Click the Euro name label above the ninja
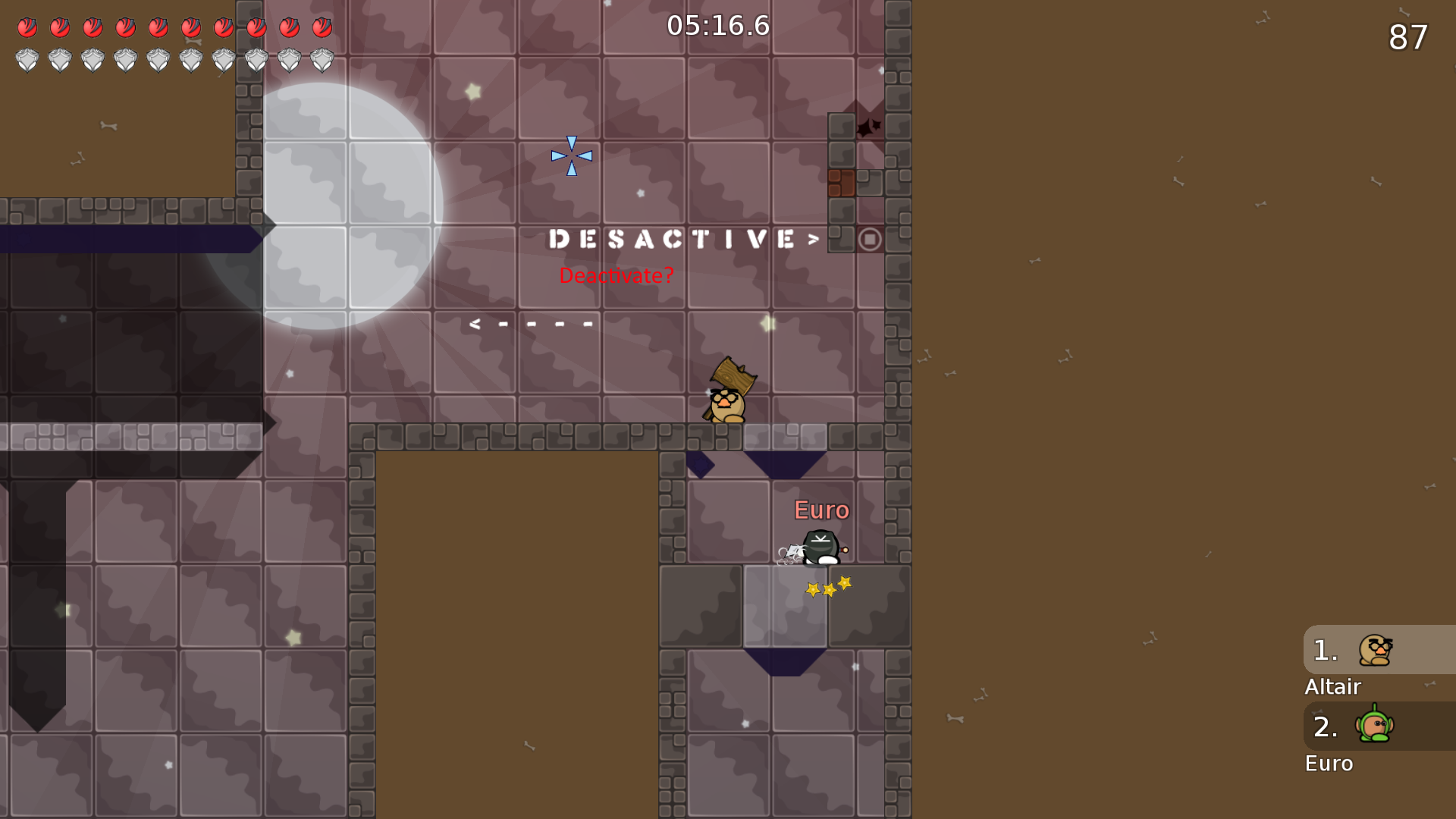The height and width of the screenshot is (819, 1456). click(822, 510)
